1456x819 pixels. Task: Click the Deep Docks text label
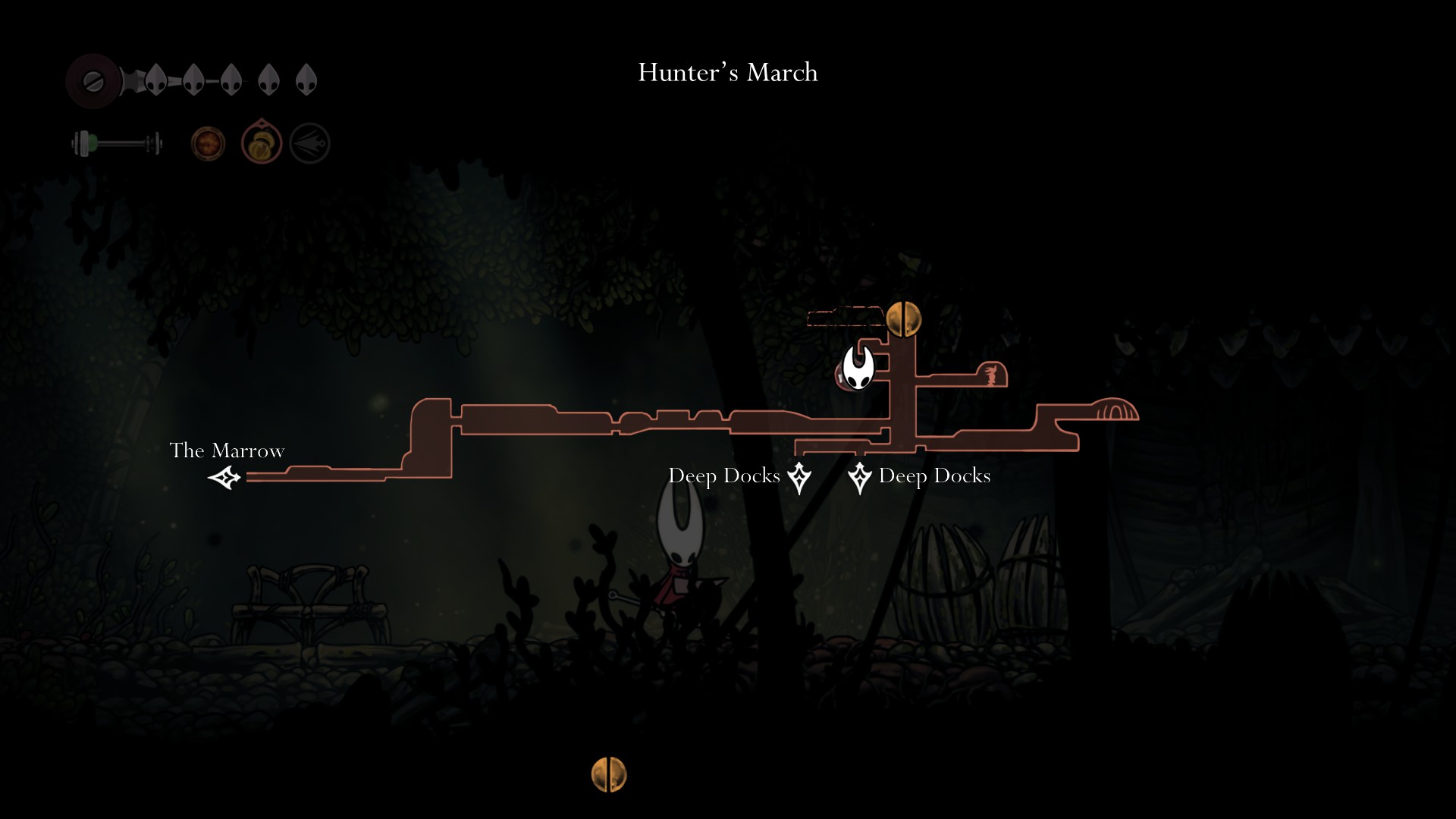click(x=724, y=475)
